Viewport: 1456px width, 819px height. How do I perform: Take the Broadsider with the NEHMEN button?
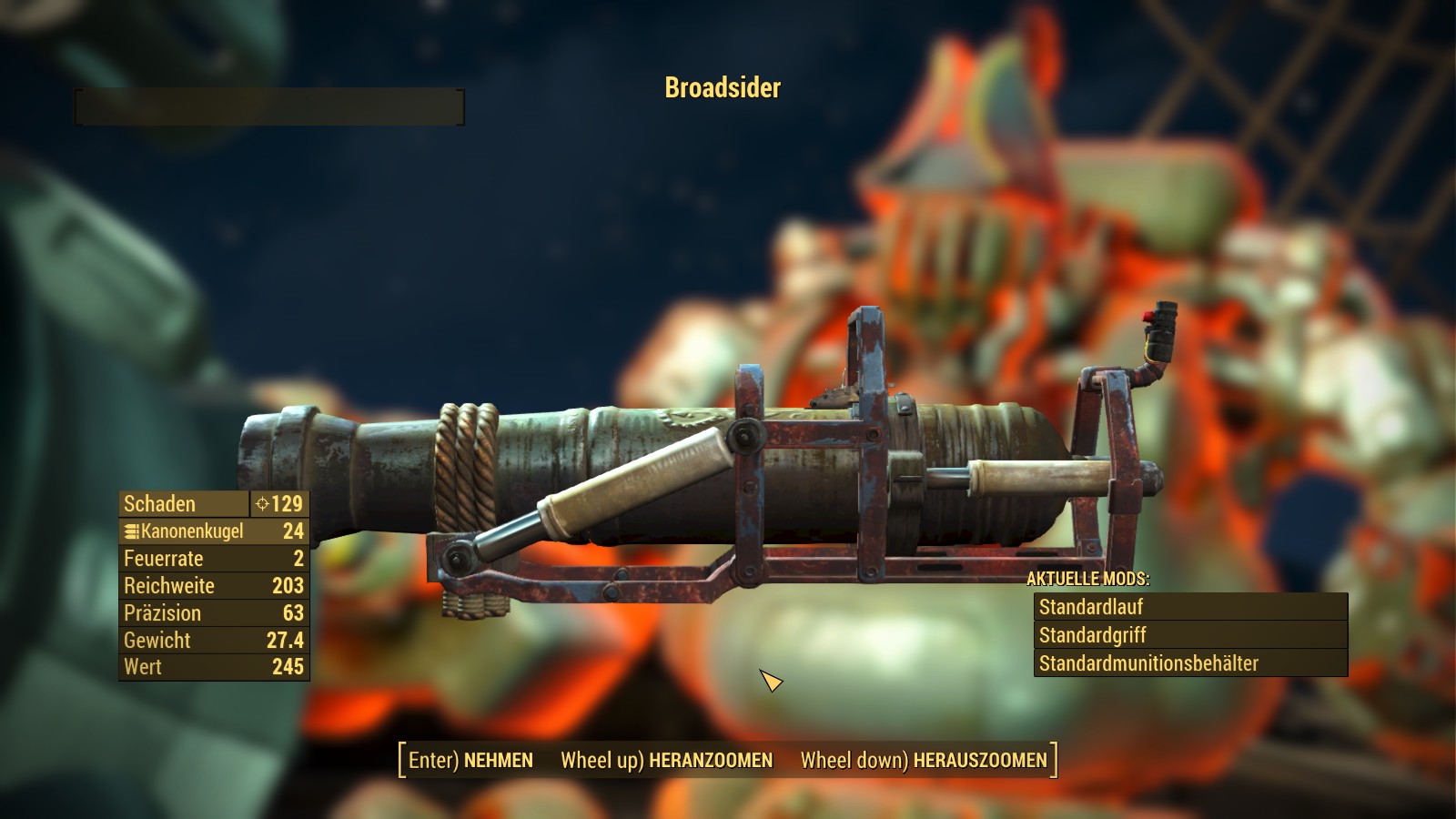tap(470, 760)
